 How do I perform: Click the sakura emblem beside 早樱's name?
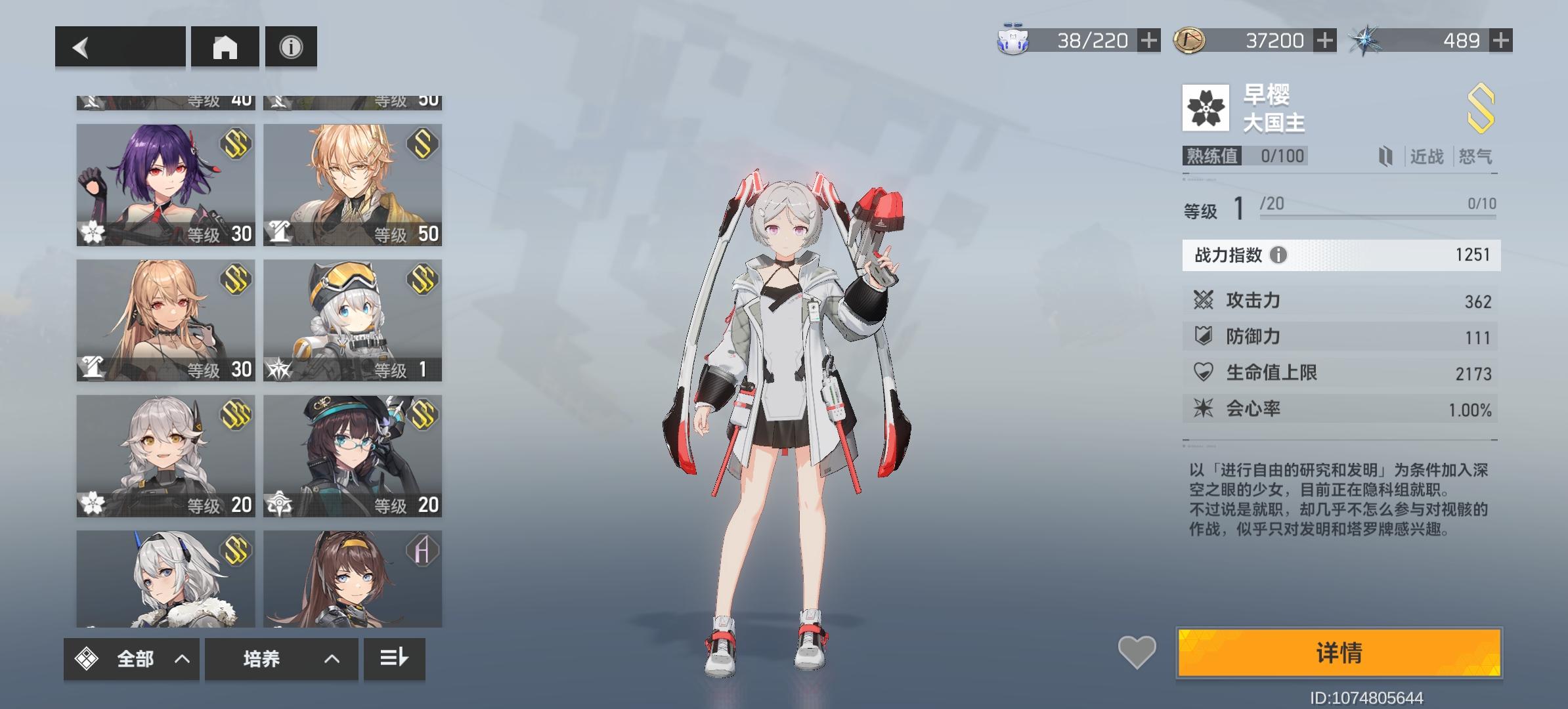1206,107
